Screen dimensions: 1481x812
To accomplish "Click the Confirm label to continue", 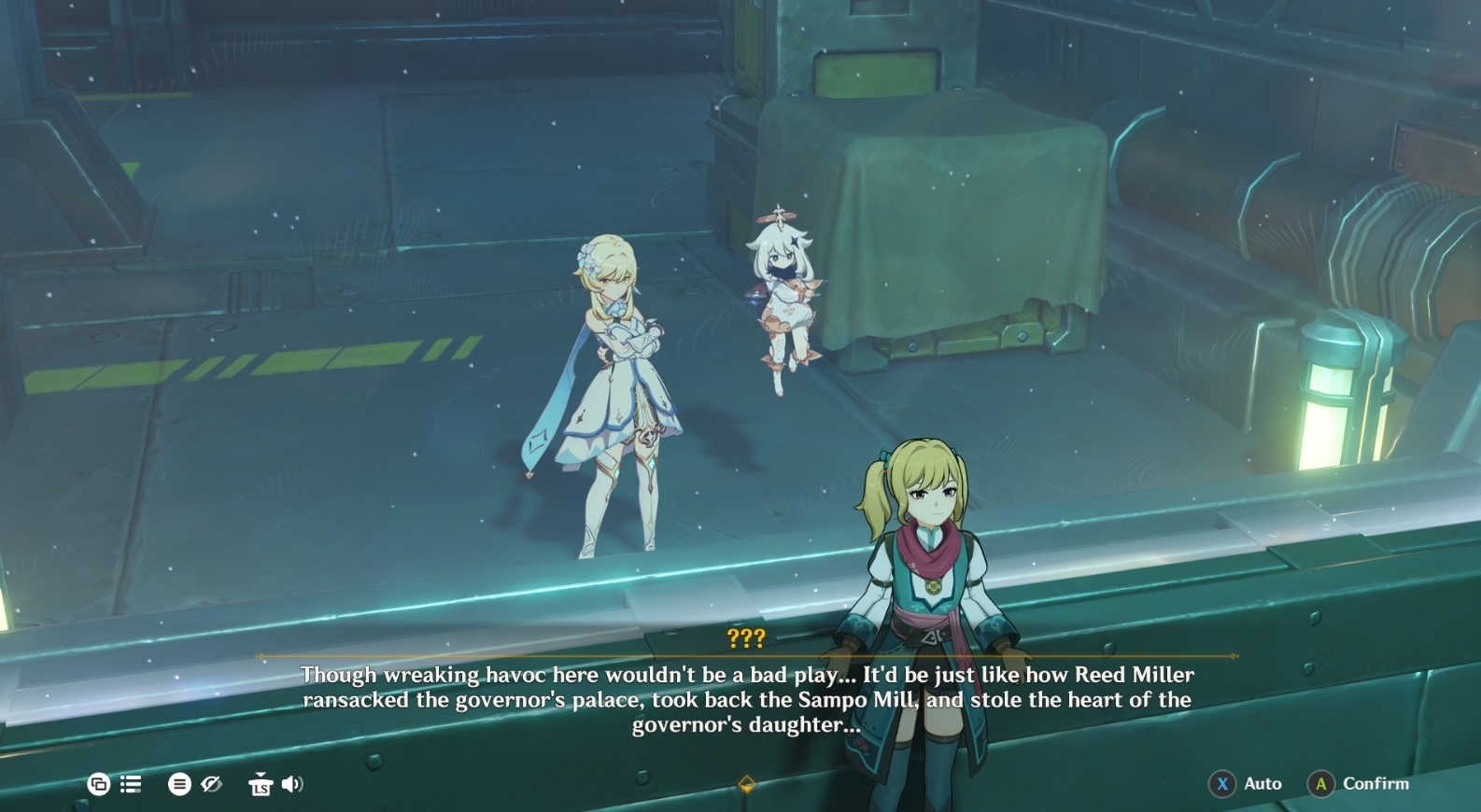I will click(1375, 784).
